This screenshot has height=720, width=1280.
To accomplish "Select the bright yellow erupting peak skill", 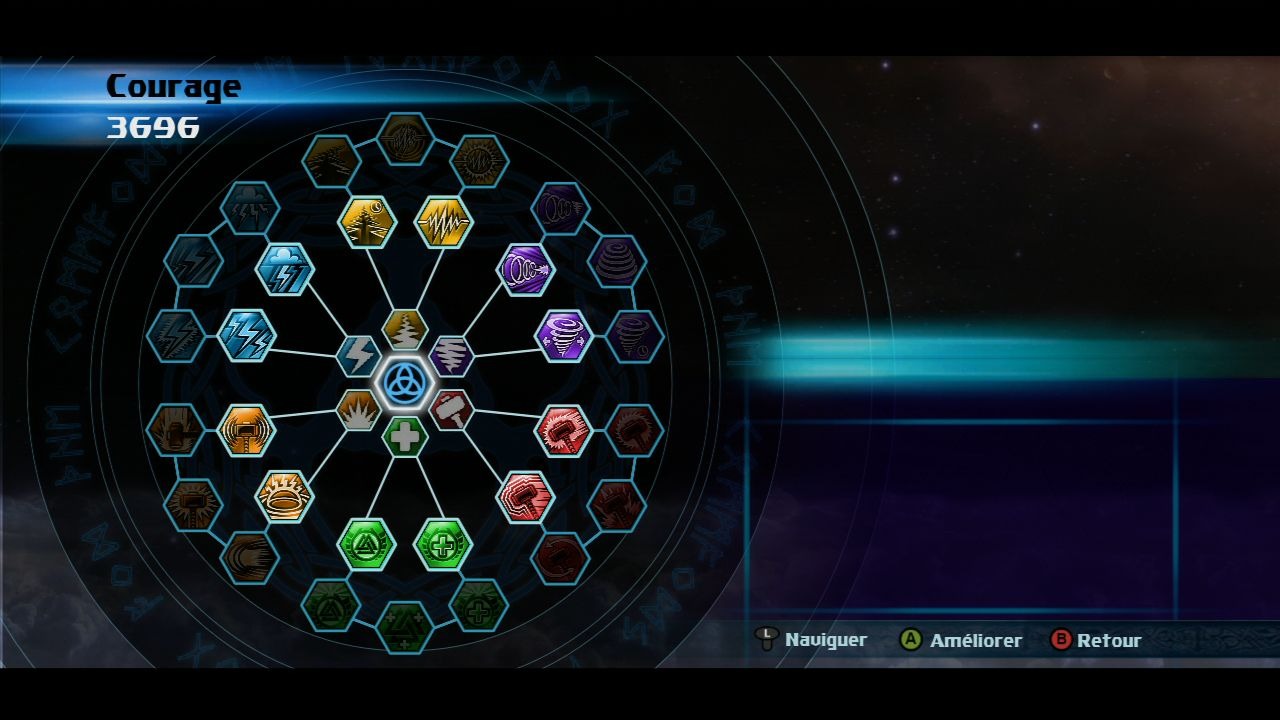I will pyautogui.click(x=368, y=222).
